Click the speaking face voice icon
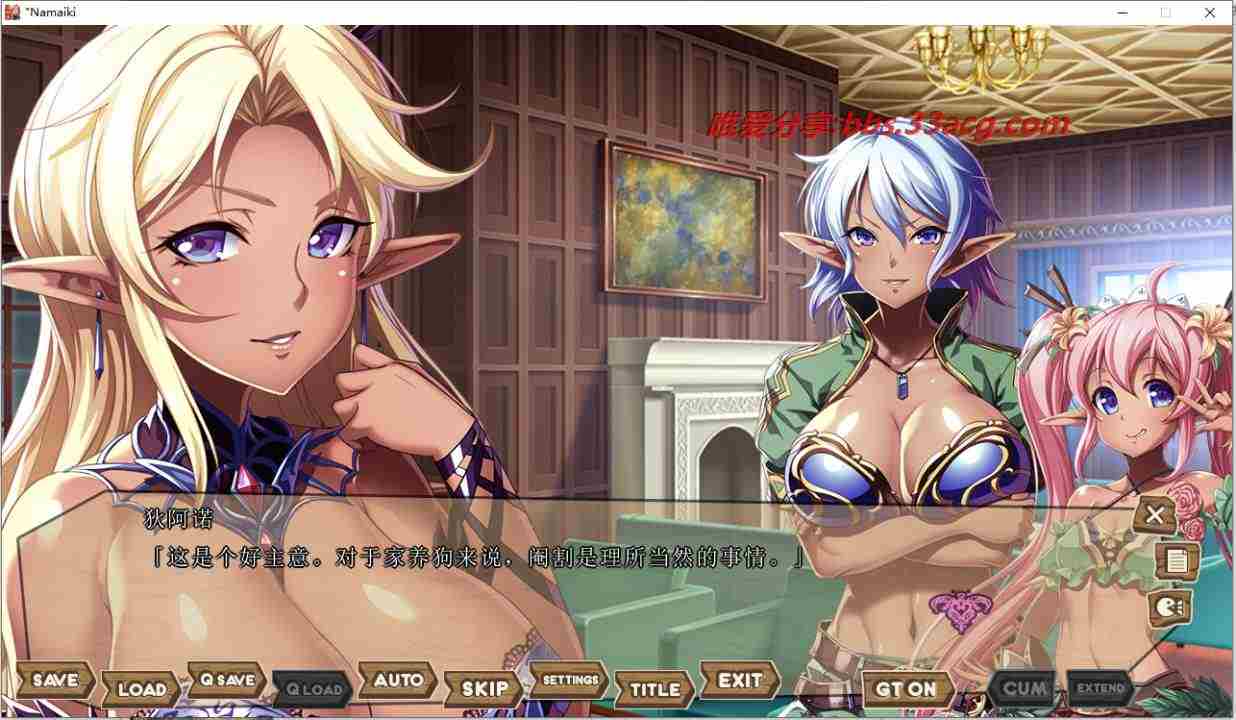This screenshot has width=1236, height=720. pyautogui.click(x=1169, y=606)
